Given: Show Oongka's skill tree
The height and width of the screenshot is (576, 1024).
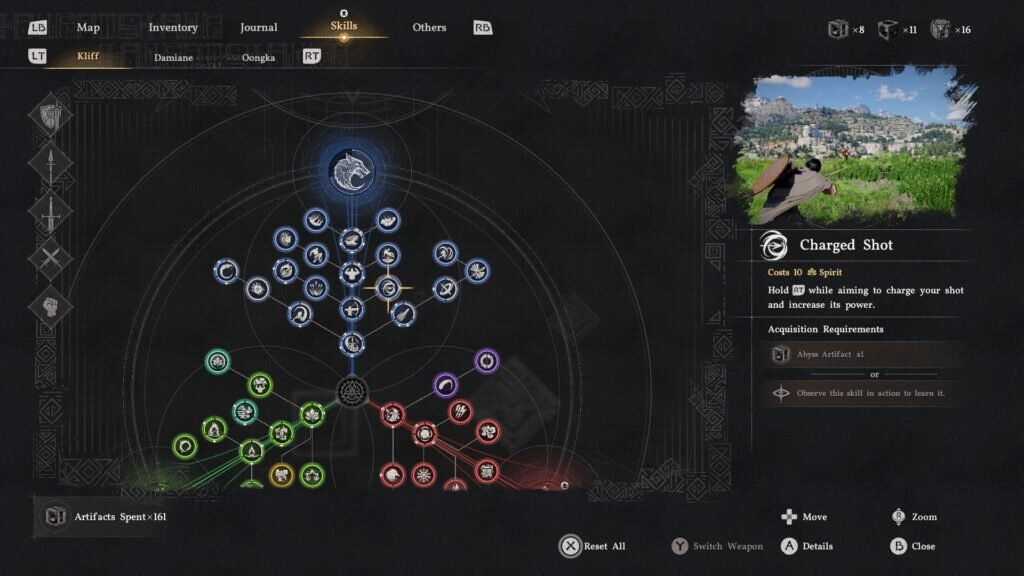Looking at the screenshot, I should [258, 57].
